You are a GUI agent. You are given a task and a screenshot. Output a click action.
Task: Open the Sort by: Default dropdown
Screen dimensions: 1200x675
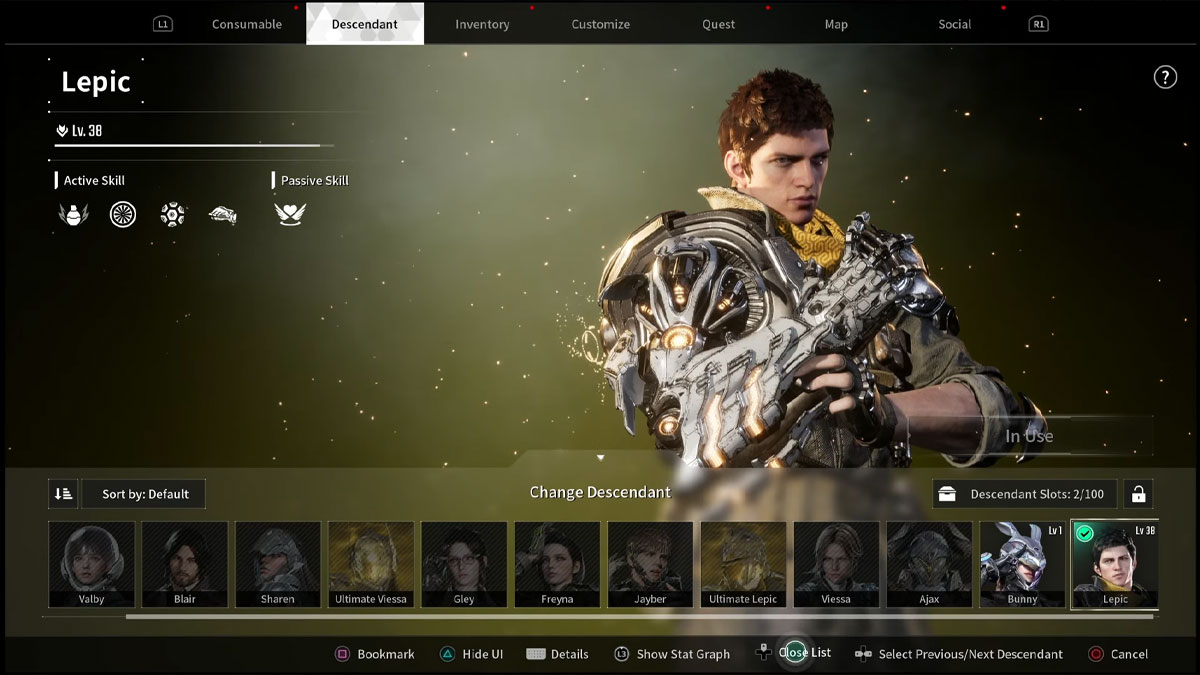coord(145,494)
